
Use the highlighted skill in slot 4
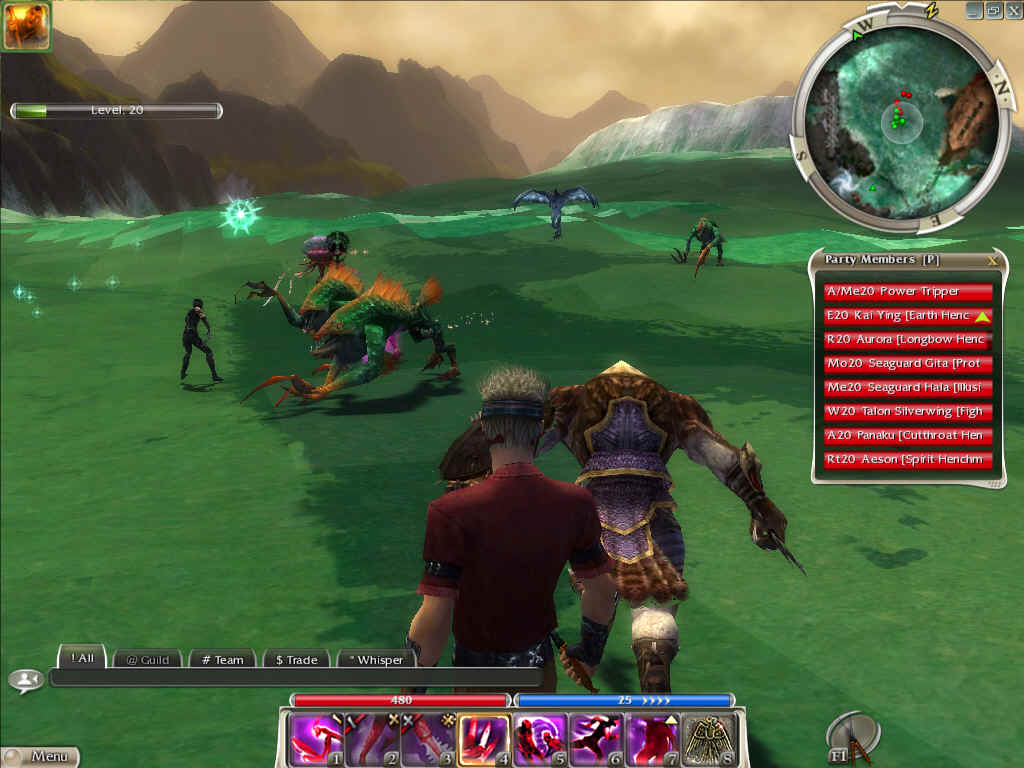(484, 739)
